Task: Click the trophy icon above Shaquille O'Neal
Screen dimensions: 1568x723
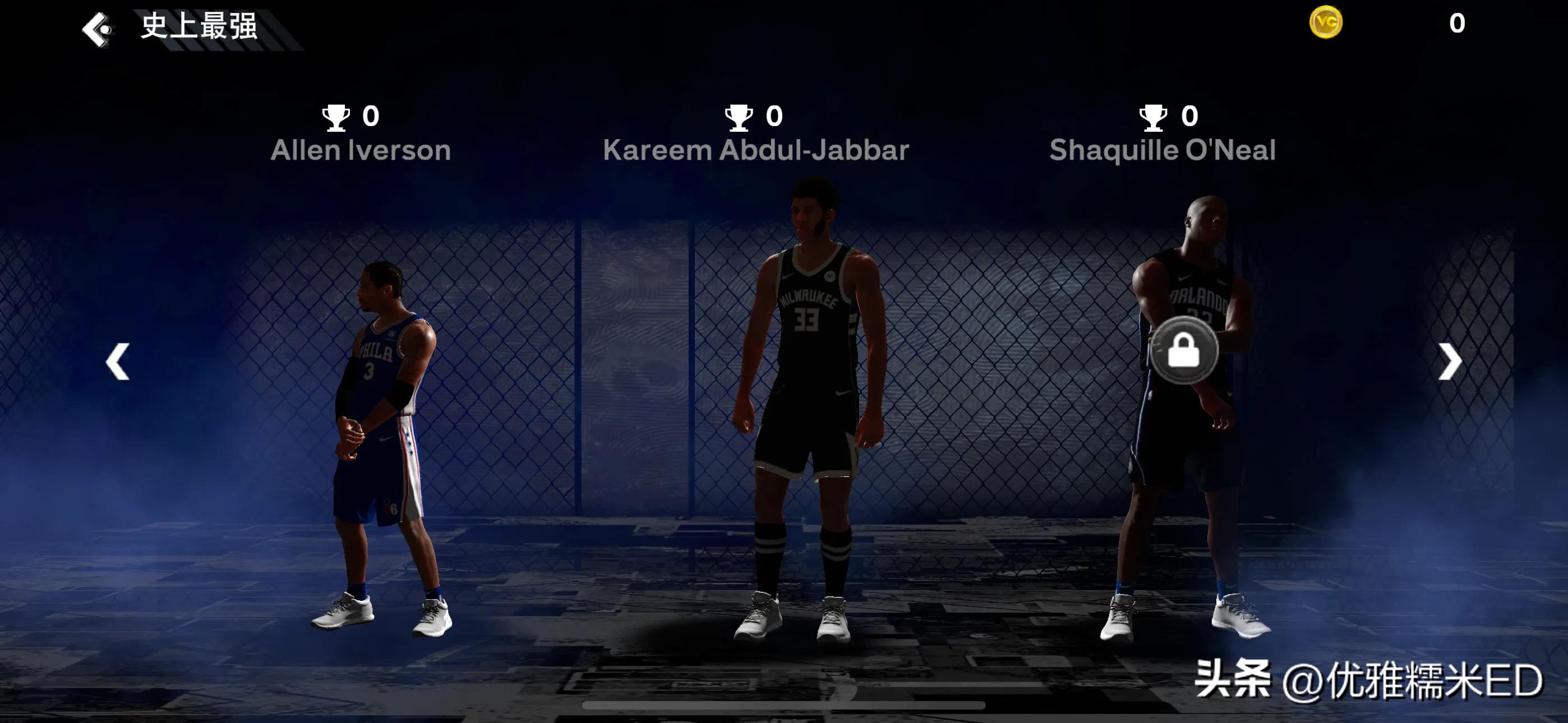Action: (x=1150, y=116)
